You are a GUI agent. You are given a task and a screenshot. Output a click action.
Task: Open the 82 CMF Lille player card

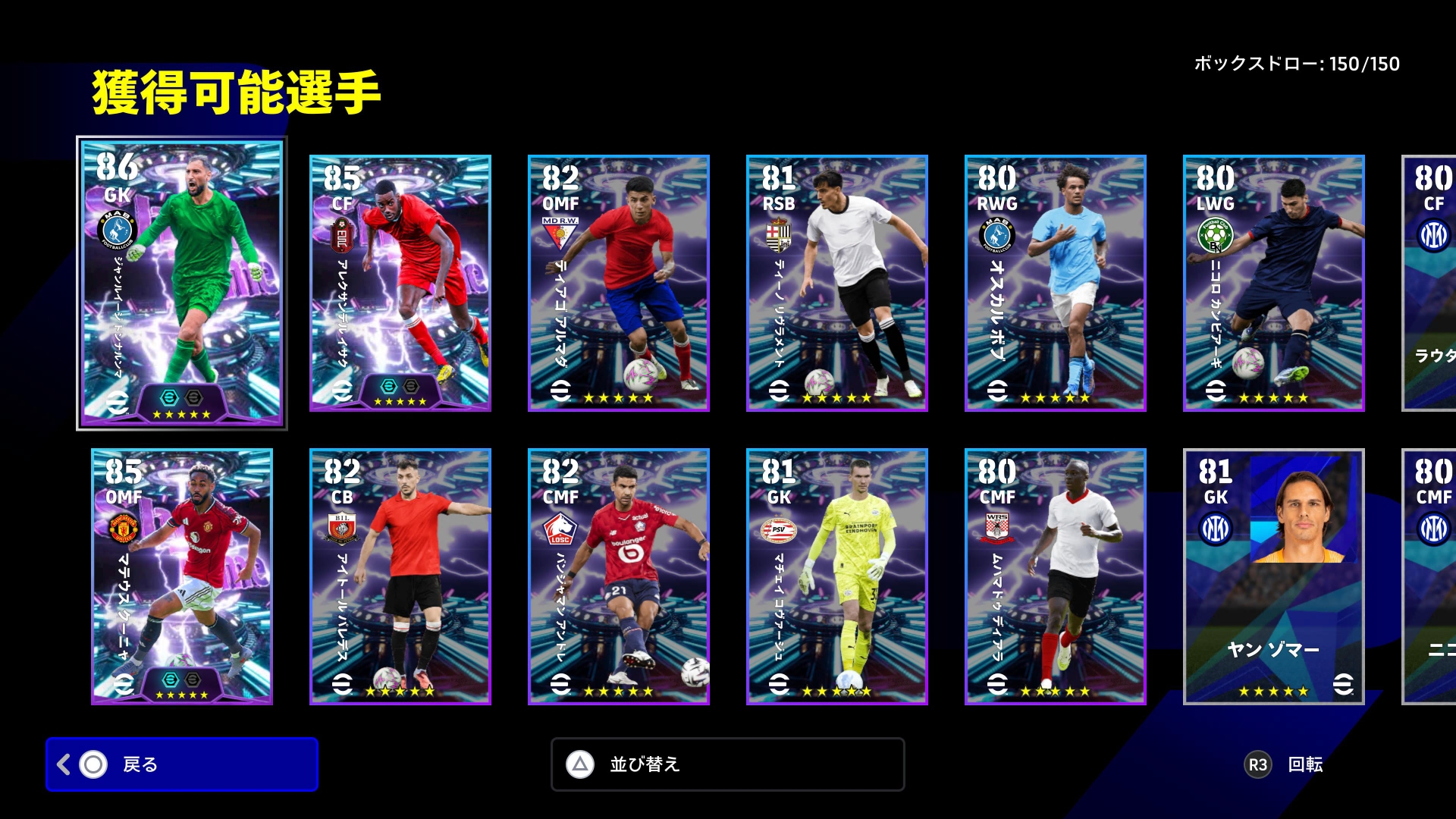click(x=619, y=576)
